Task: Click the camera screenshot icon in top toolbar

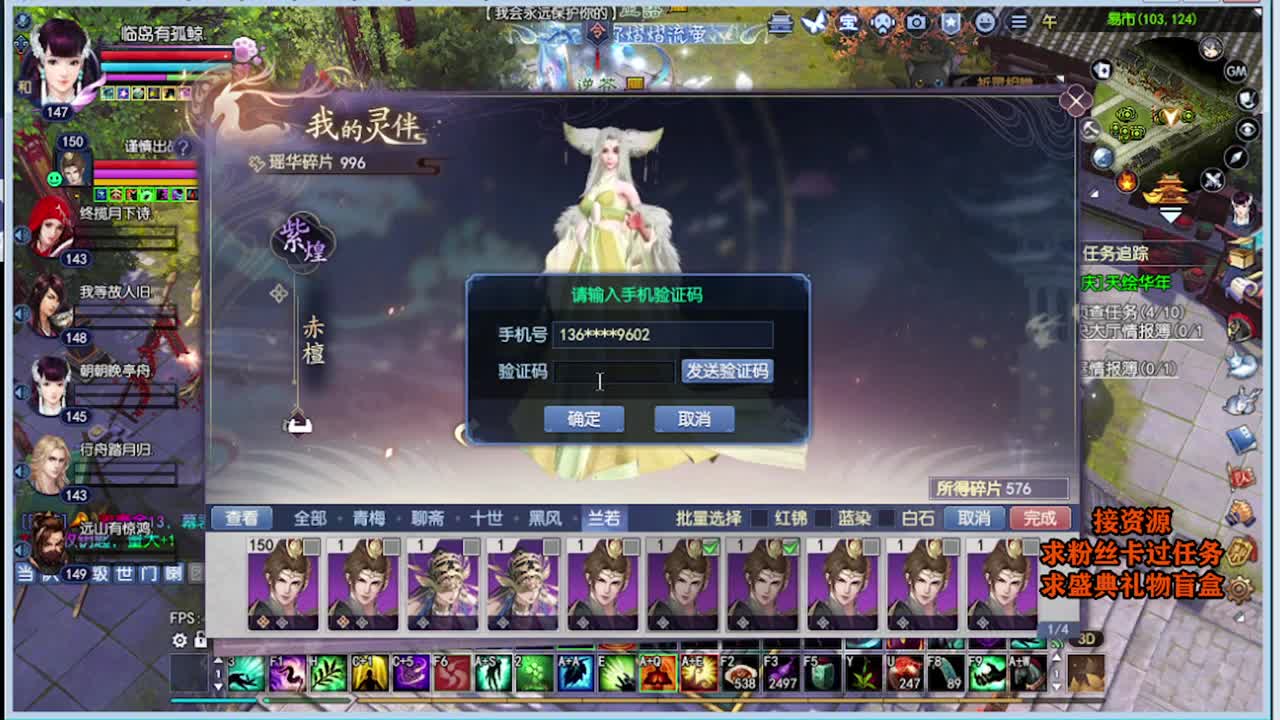Action: 916,23
